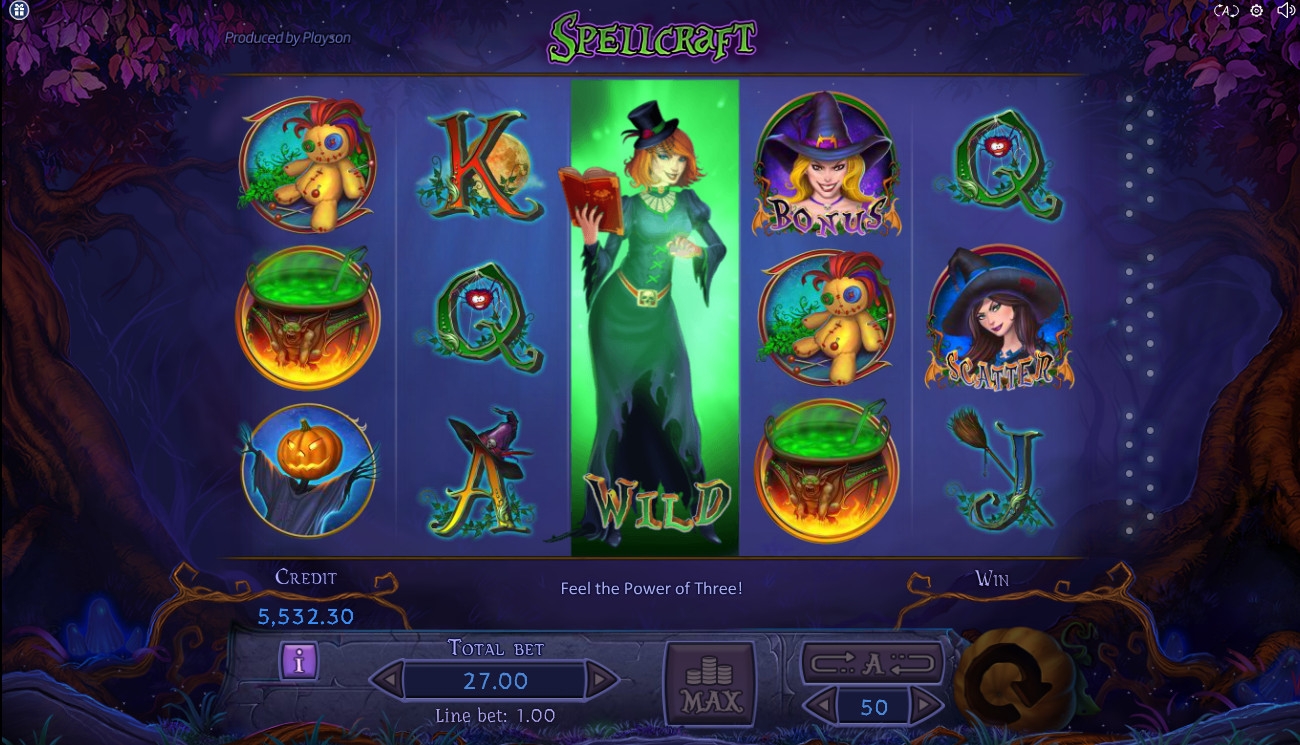Viewport: 1300px width, 745px height.
Task: Open the gift box icon
Action: (18, 11)
